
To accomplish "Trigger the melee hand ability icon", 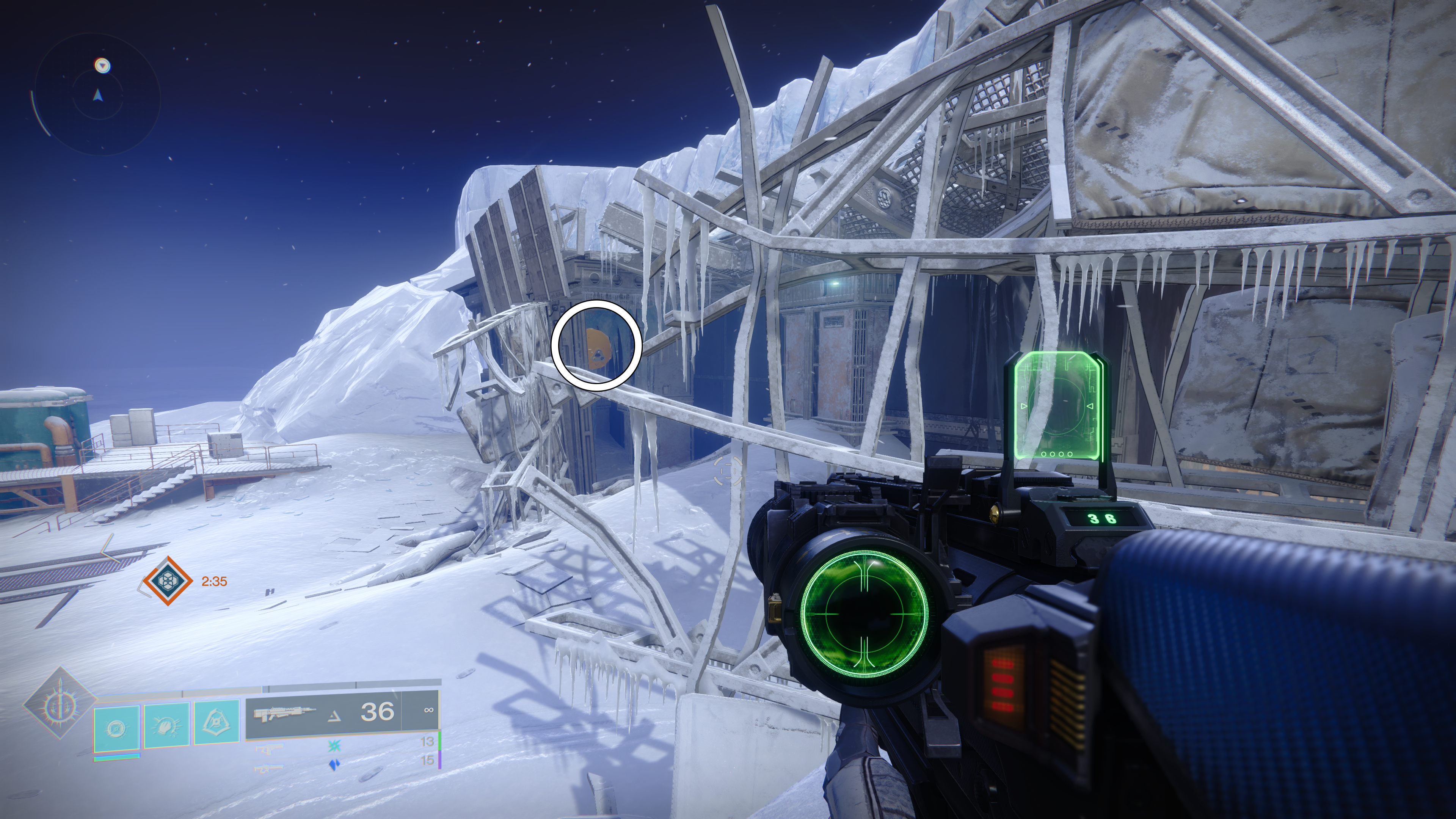I will [x=167, y=724].
